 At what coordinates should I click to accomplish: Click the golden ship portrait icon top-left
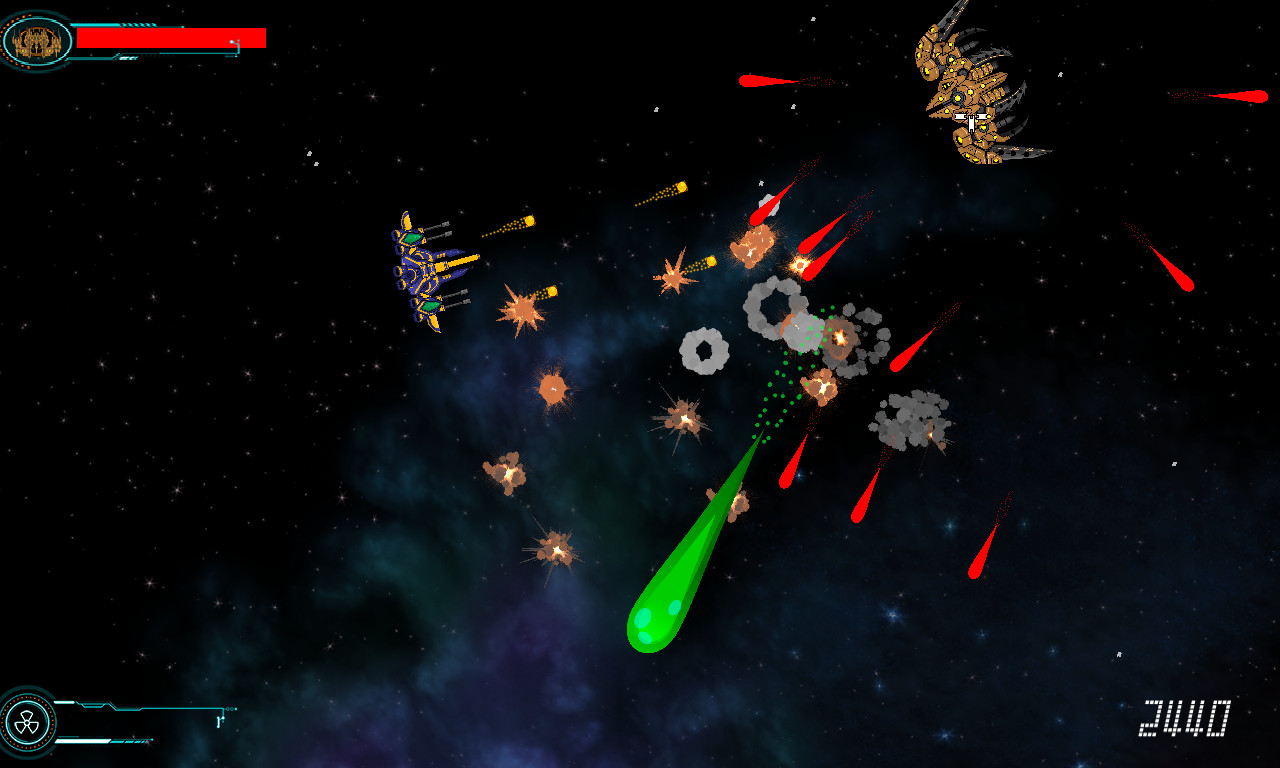coord(35,42)
